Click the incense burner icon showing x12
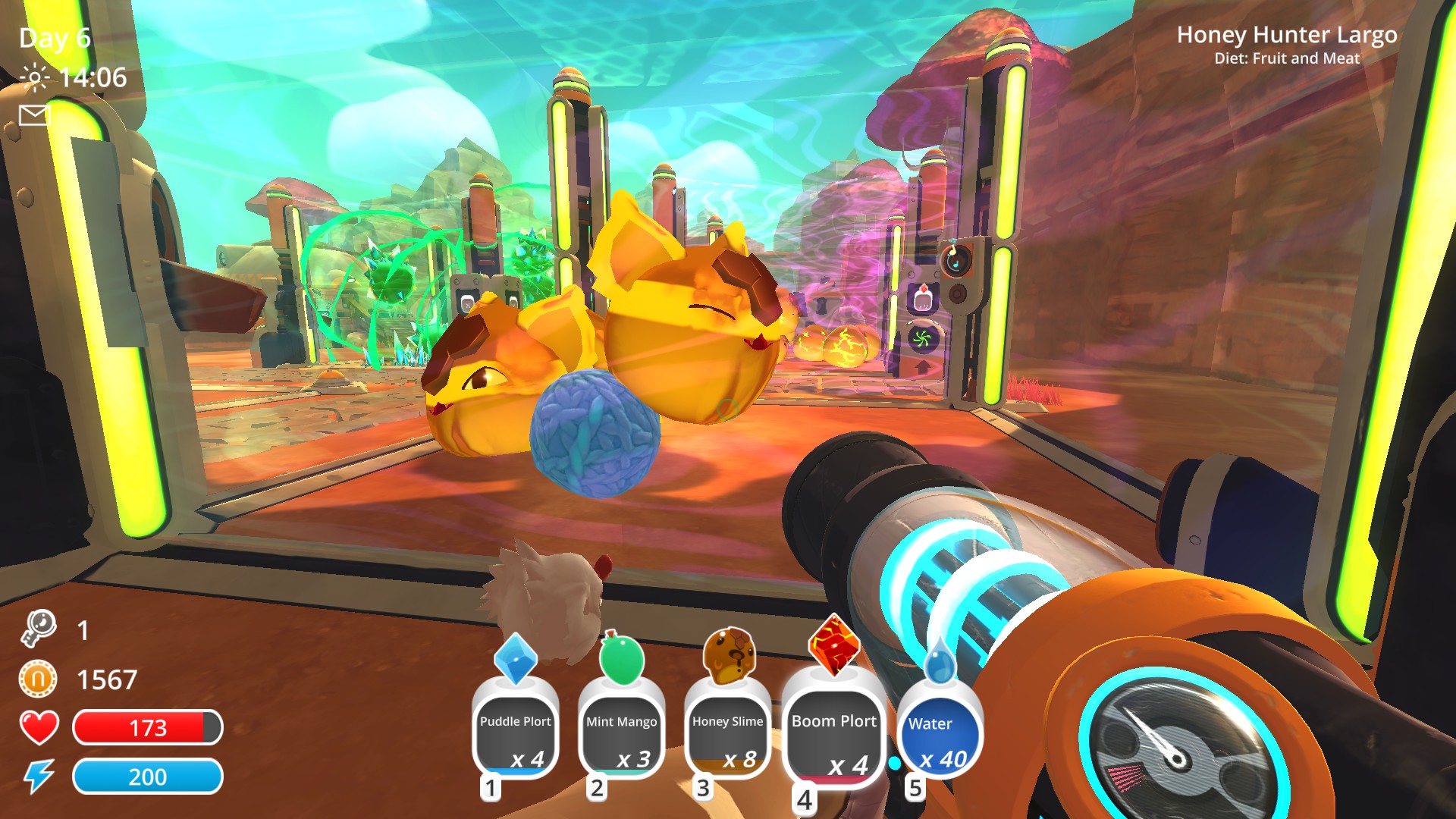Screen dimensions: 1456x819 click(924, 296)
